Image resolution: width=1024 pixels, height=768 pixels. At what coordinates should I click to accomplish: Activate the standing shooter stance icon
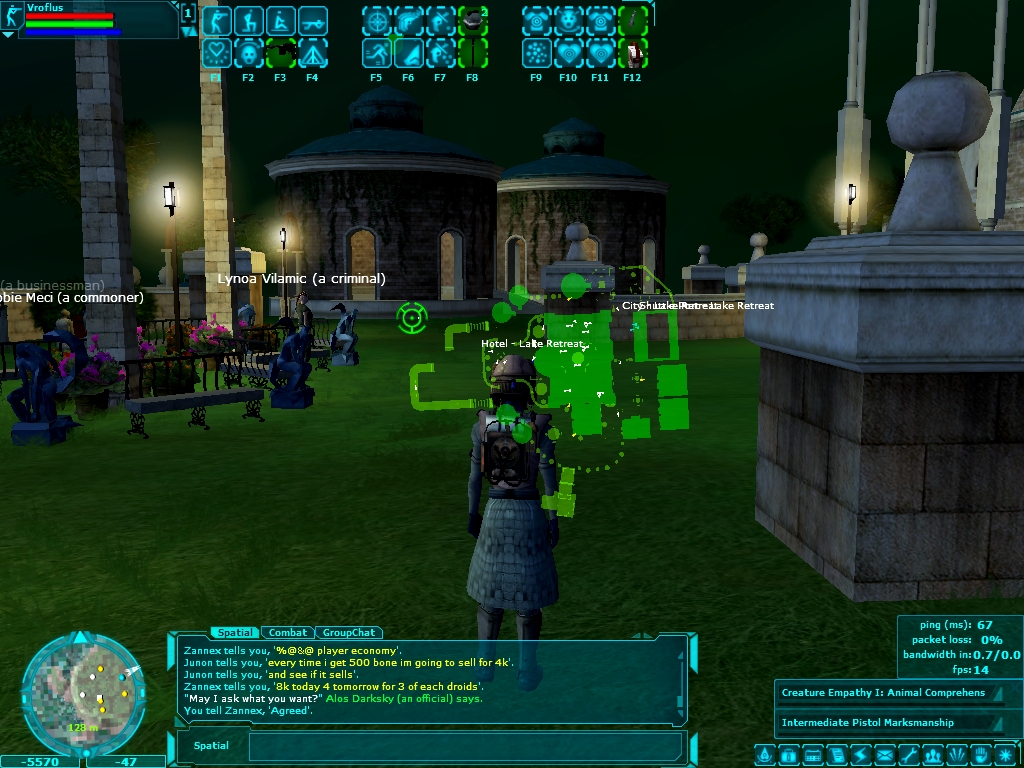click(216, 21)
